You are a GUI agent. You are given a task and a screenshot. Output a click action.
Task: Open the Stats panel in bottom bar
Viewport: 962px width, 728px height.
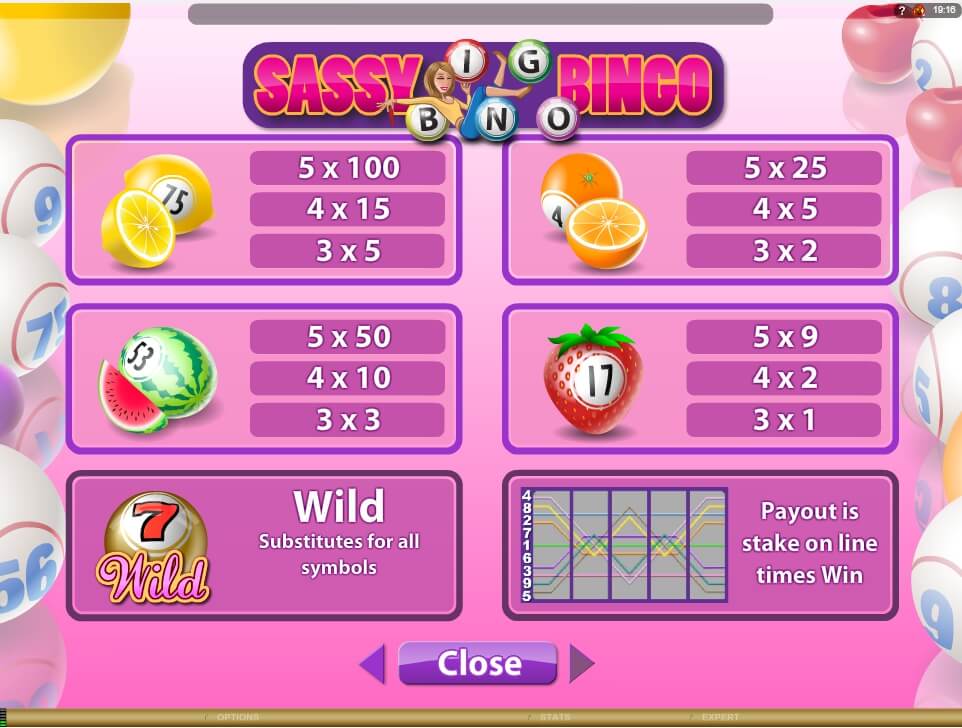click(x=556, y=717)
